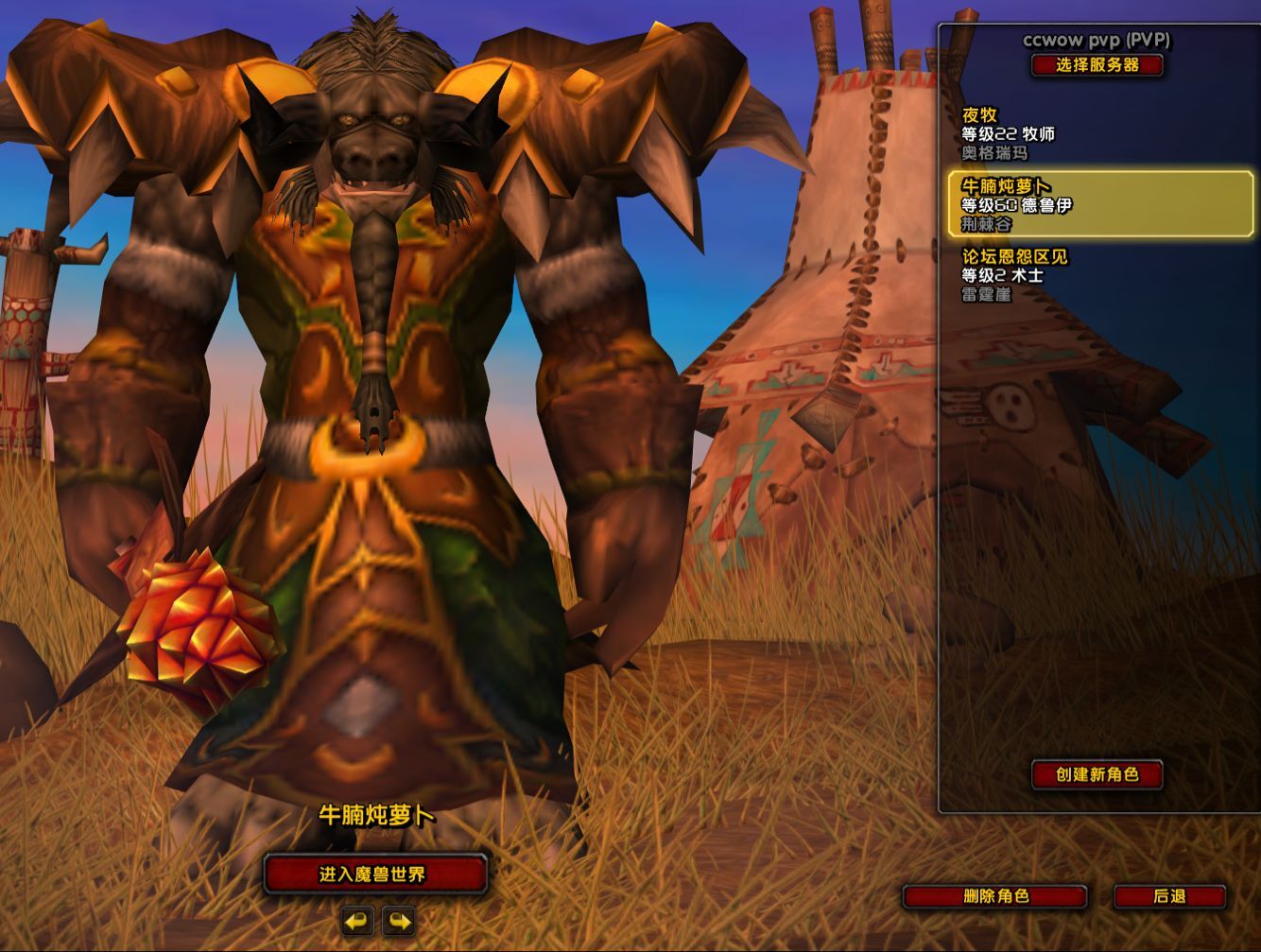
Task: Enter the game with 进入魔兽世界
Action: (x=374, y=874)
